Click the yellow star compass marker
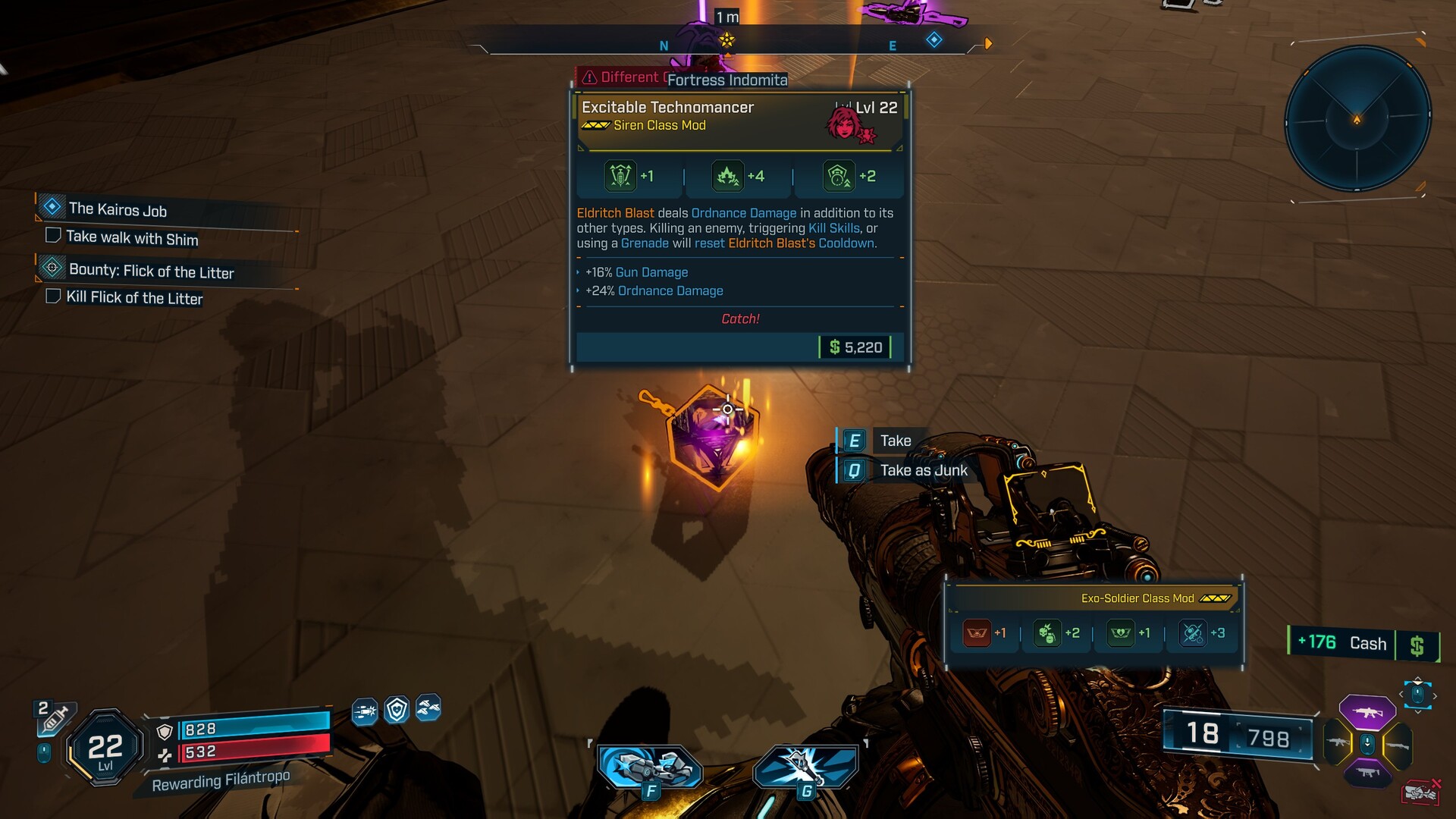1456x819 pixels. click(726, 39)
